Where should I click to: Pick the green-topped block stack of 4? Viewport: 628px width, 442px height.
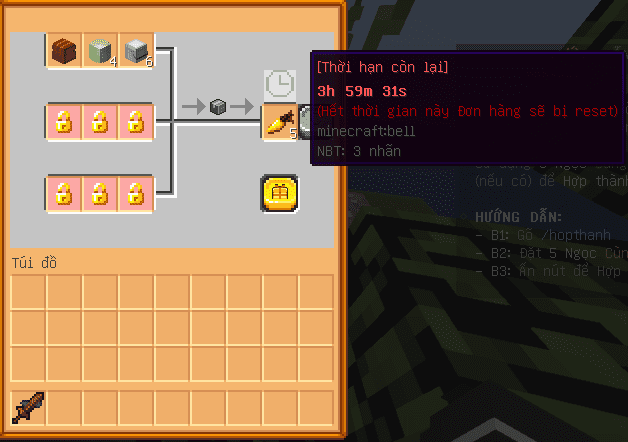coord(99,50)
